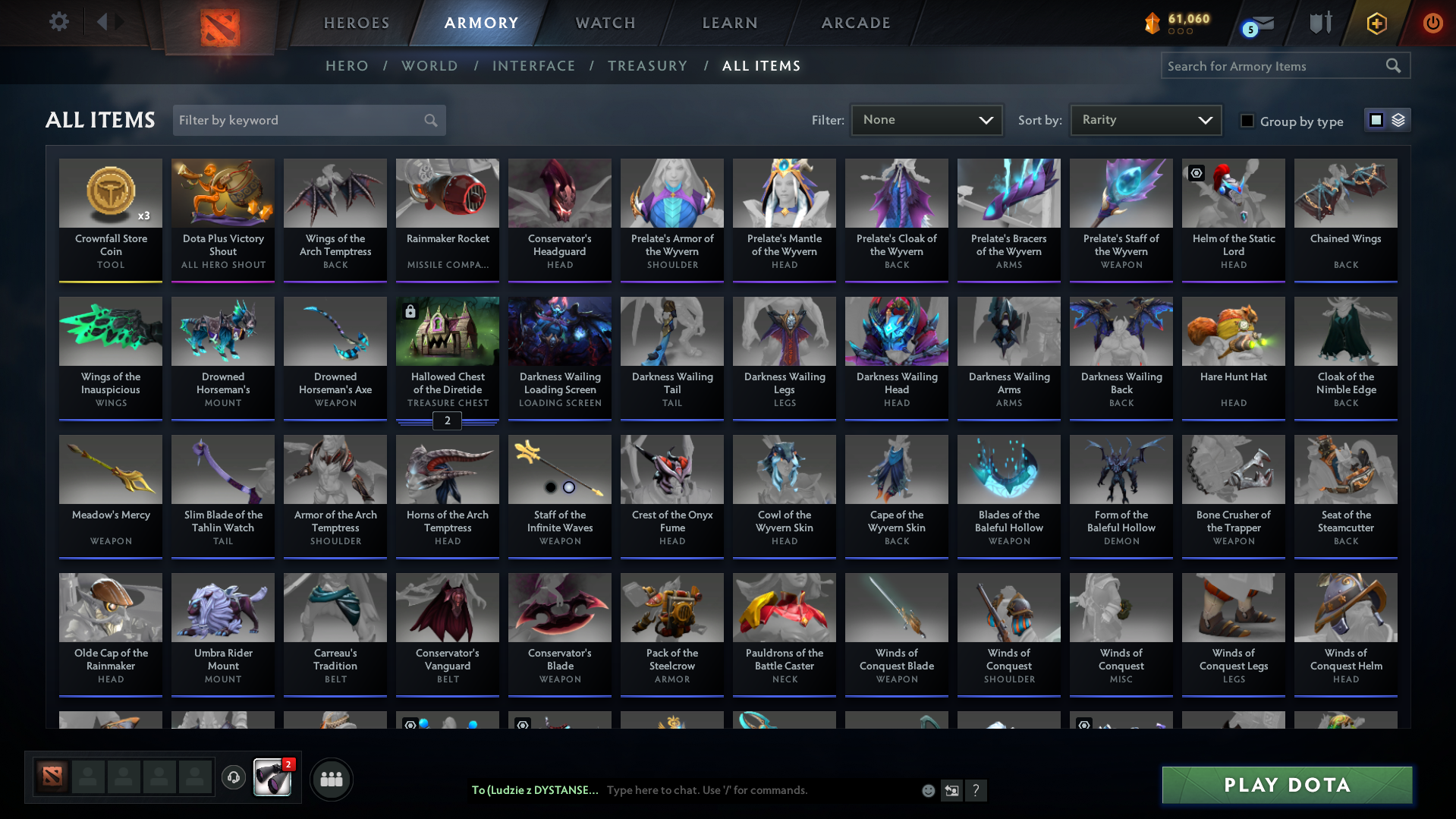Image resolution: width=1456 pixels, height=819 pixels.
Task: Toggle the stacked layers view icon
Action: 1398,119
